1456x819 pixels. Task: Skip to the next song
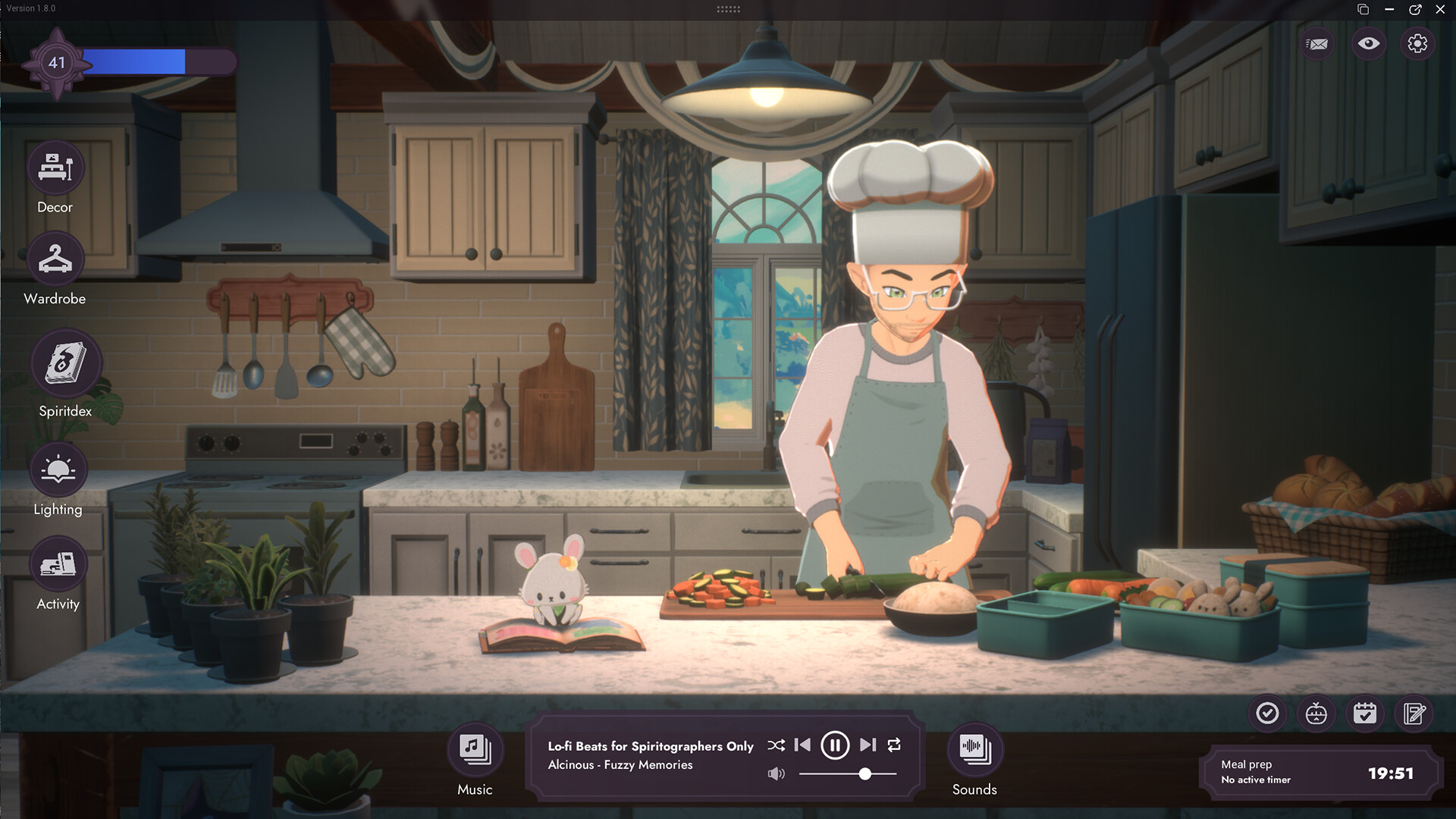867,745
